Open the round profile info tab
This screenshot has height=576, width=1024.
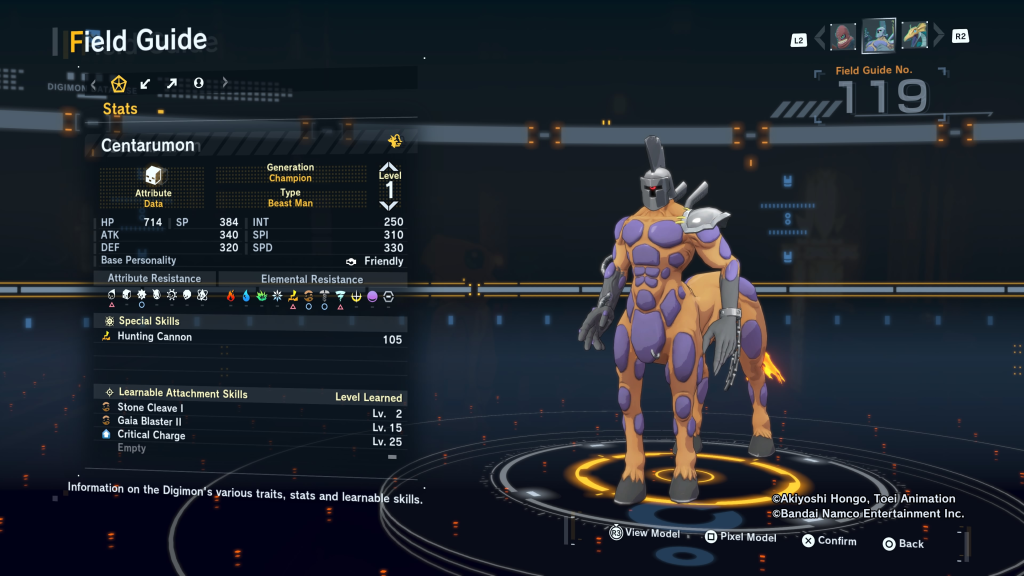pyautogui.click(x=198, y=83)
